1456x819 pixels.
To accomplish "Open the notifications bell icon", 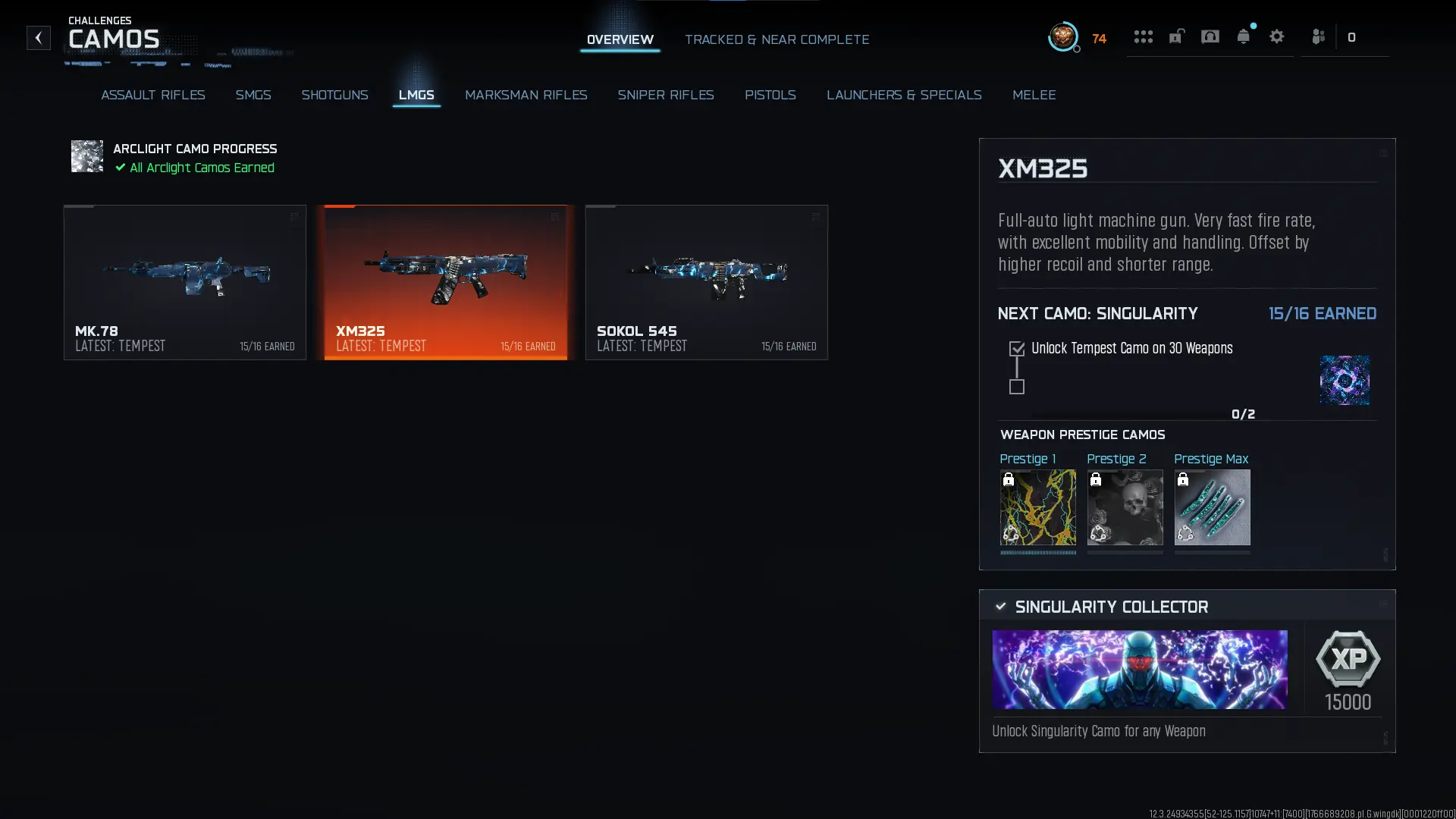I will point(1244,36).
